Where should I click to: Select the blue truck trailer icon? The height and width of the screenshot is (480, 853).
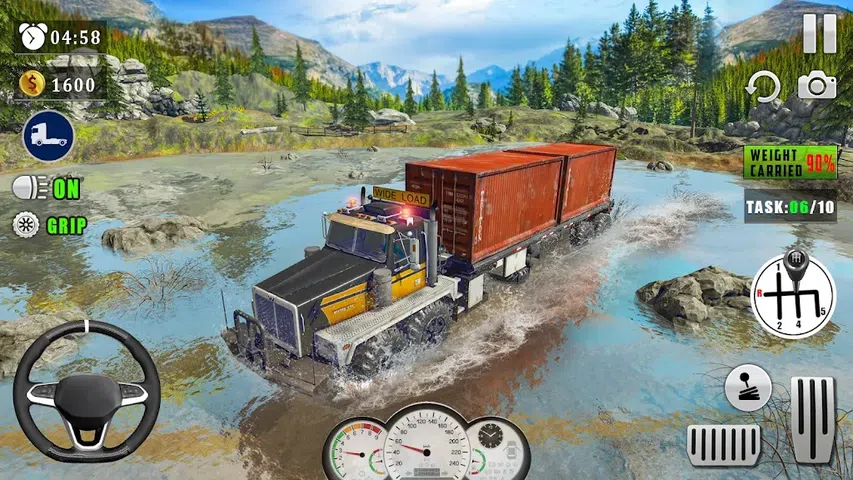click(x=48, y=136)
